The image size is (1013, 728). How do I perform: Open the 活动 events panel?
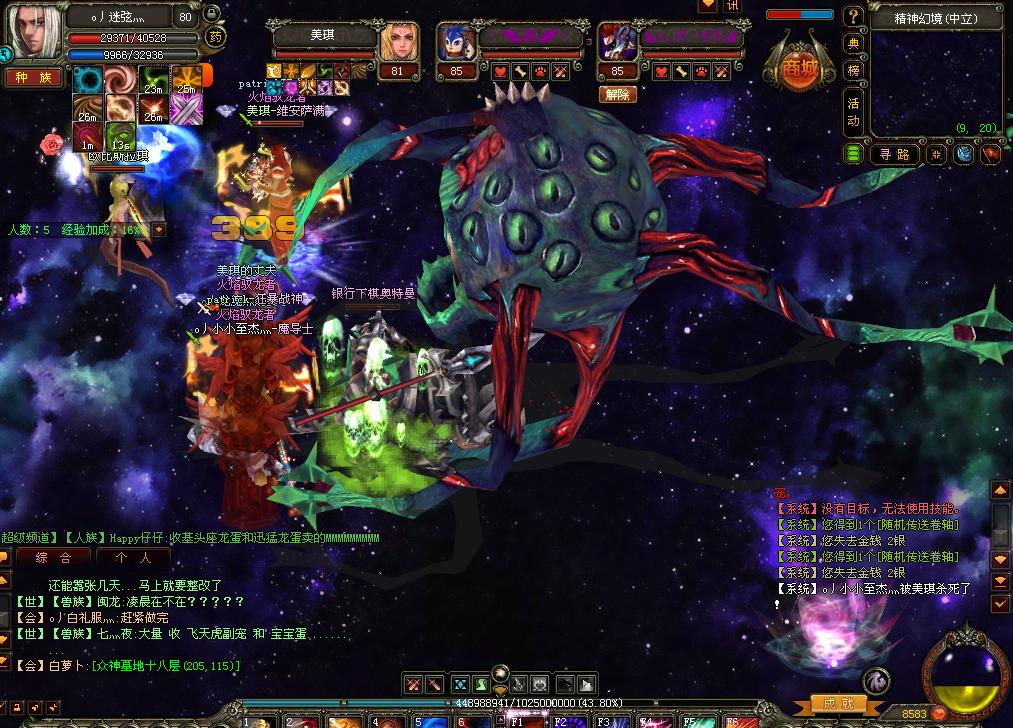point(853,111)
